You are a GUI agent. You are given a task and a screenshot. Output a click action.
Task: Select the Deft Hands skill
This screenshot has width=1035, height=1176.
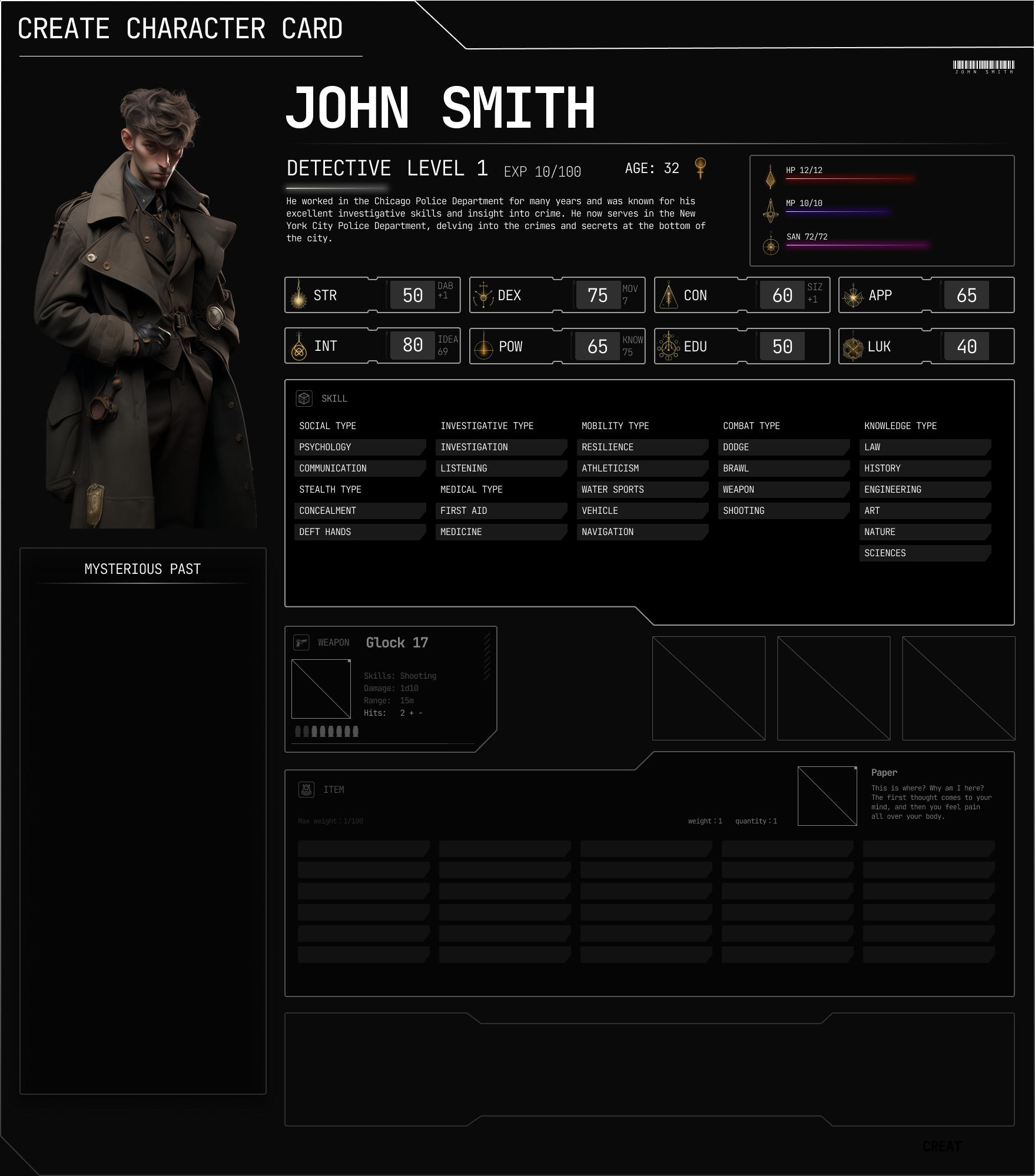coord(359,532)
